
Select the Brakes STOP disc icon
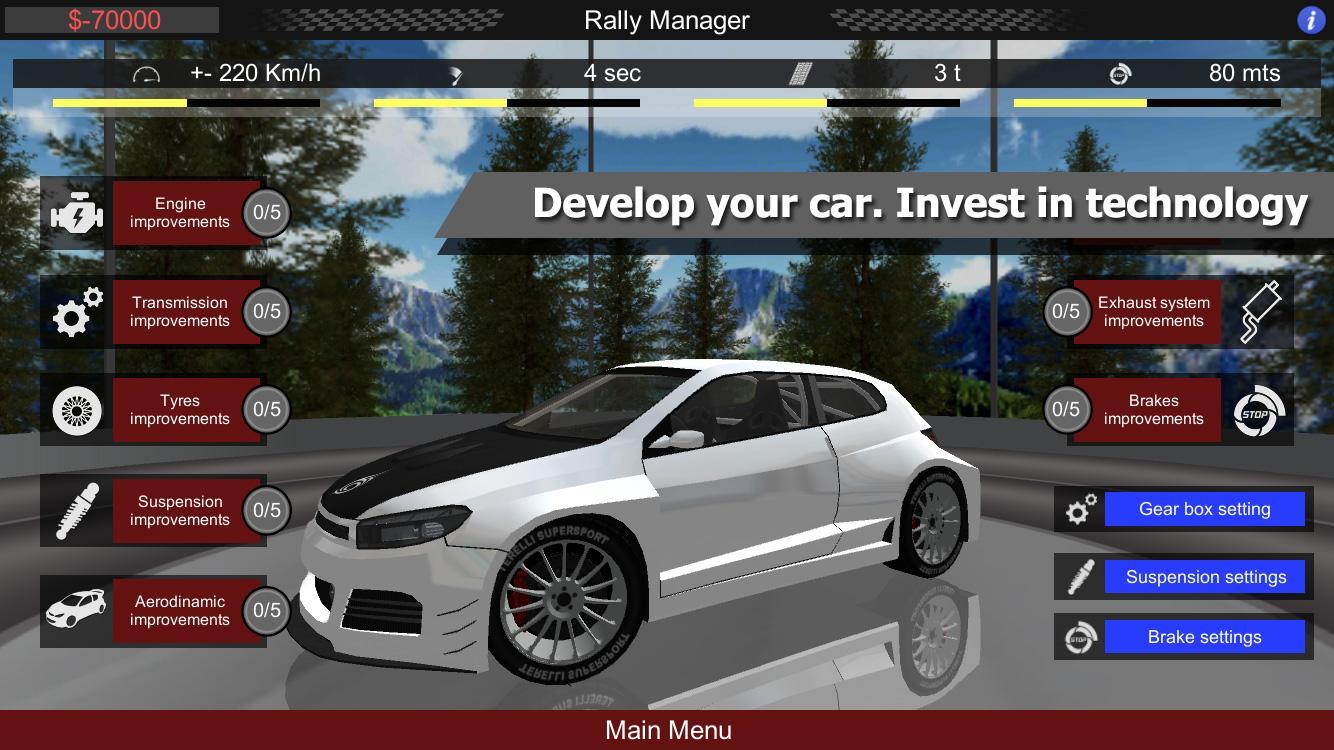coord(1258,410)
